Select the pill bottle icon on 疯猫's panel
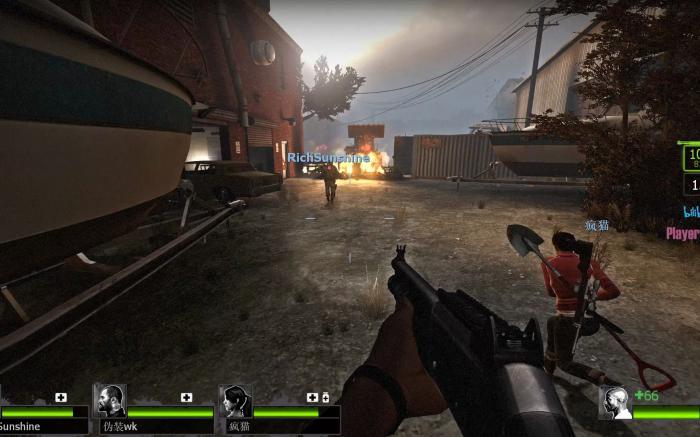Viewport: 700px width, 437px height. click(325, 398)
